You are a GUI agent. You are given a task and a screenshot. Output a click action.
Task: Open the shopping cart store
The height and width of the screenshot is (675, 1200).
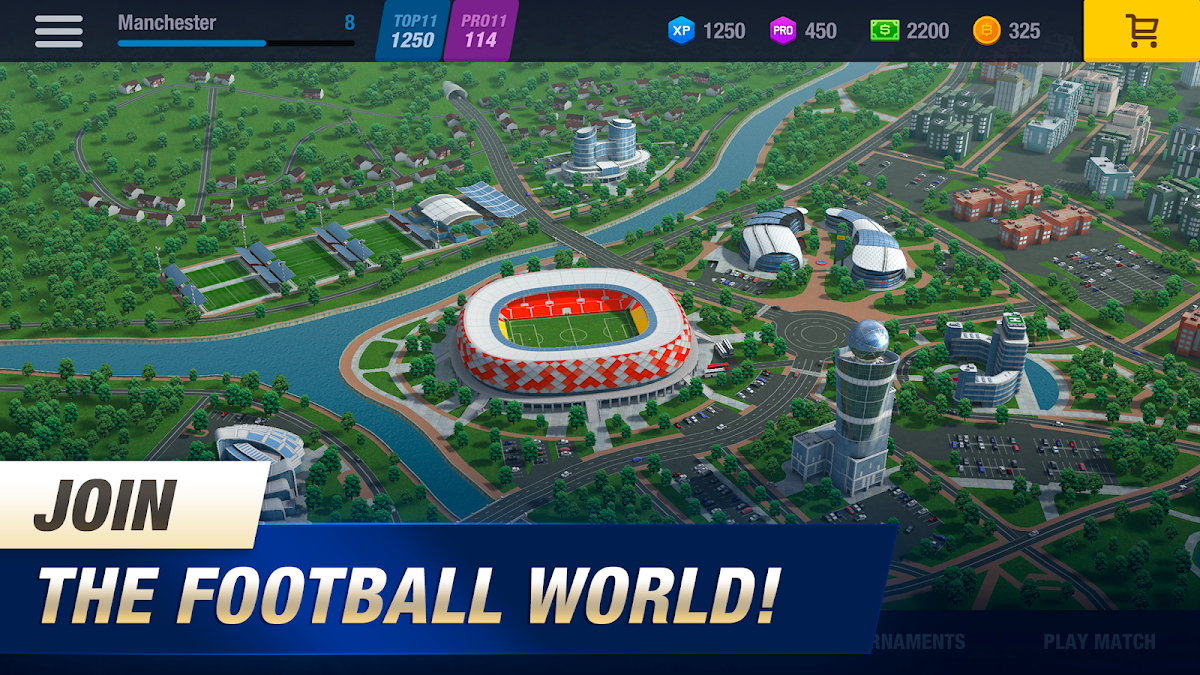pos(1141,31)
